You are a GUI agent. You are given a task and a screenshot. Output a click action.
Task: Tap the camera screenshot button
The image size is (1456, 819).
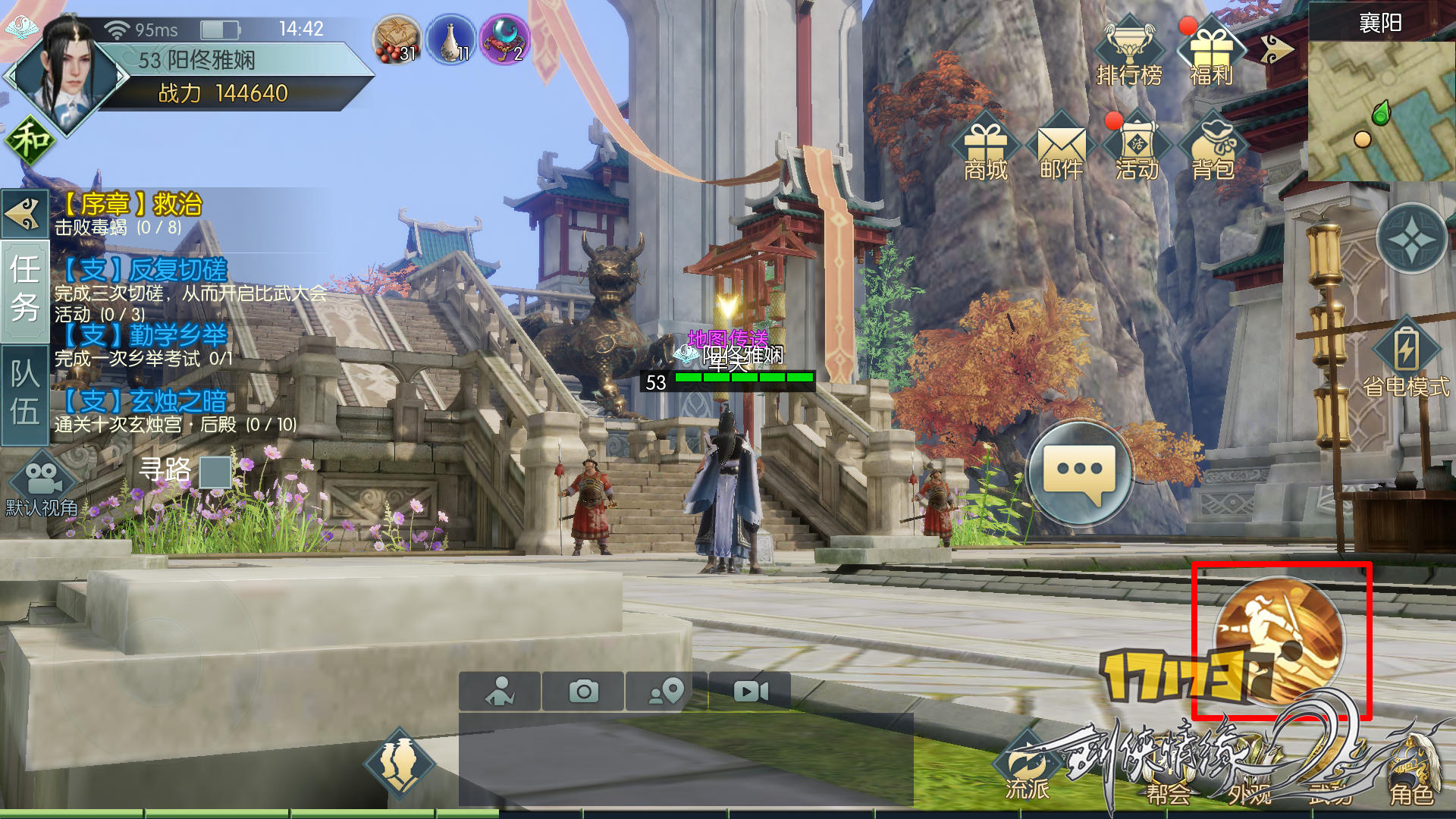coord(583,691)
